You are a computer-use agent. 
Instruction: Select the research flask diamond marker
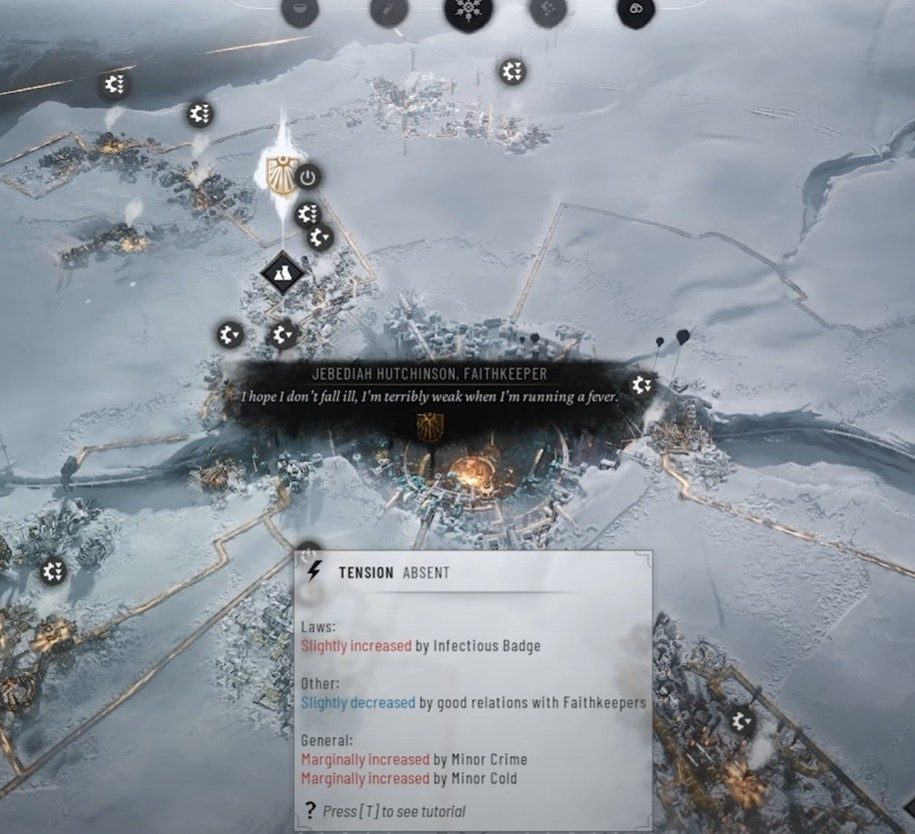point(282,272)
